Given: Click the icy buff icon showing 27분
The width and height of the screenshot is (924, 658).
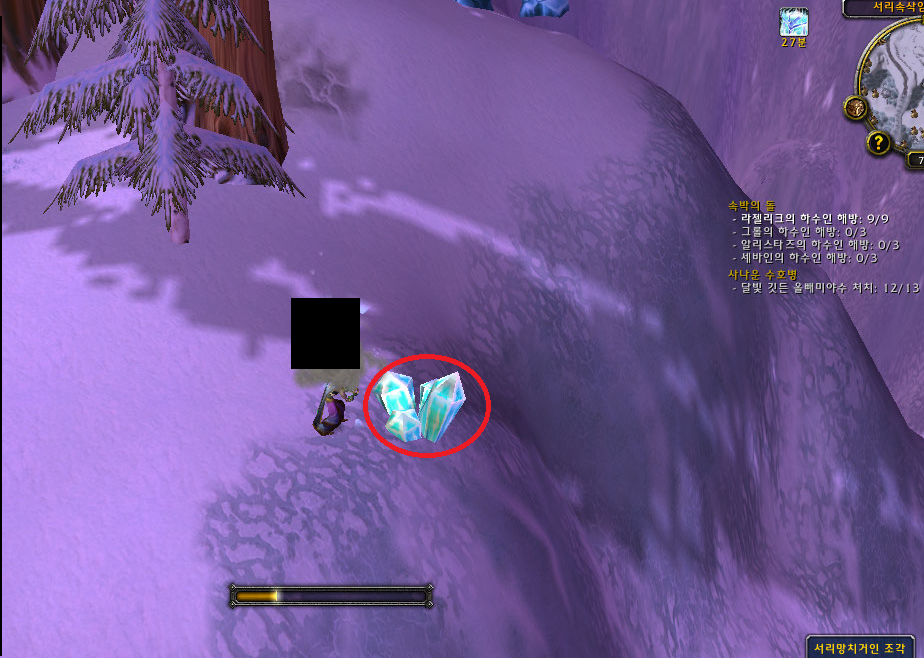Looking at the screenshot, I should (x=794, y=22).
